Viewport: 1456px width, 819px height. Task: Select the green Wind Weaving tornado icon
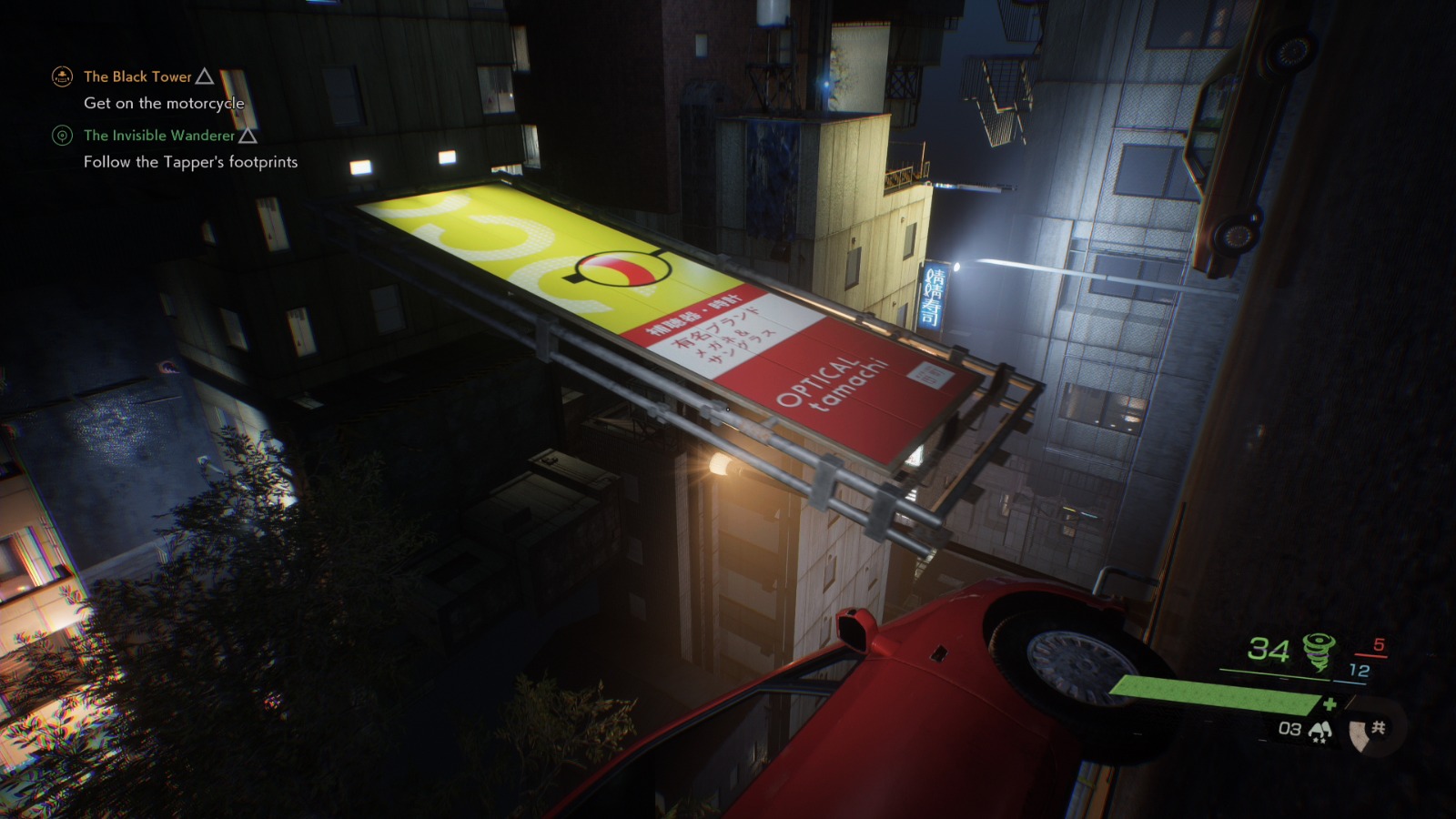point(1319,650)
